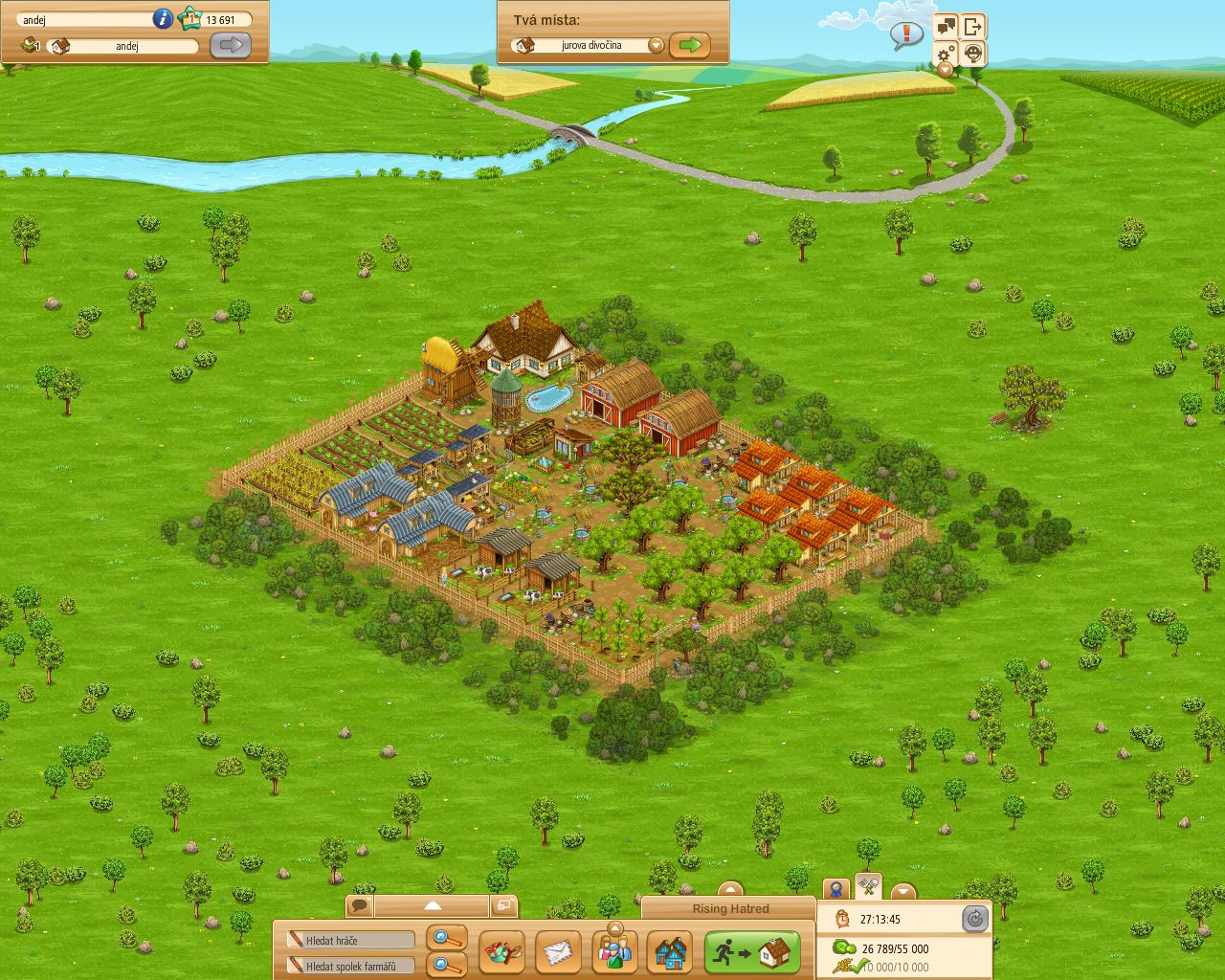This screenshot has height=980, width=1225.
Task: Log out using the exit door icon
Action: 973,25
